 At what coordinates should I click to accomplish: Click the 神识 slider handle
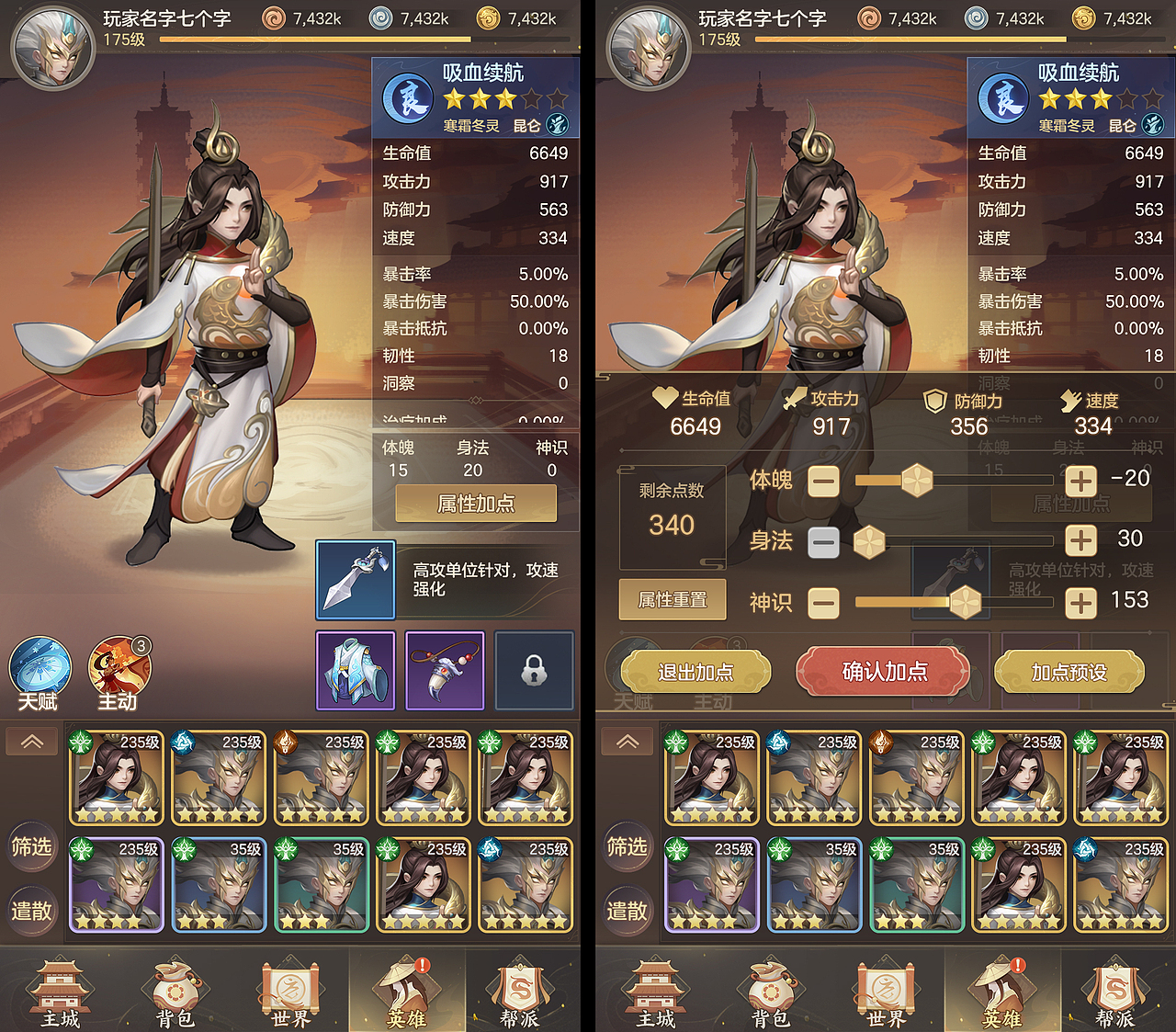[965, 603]
